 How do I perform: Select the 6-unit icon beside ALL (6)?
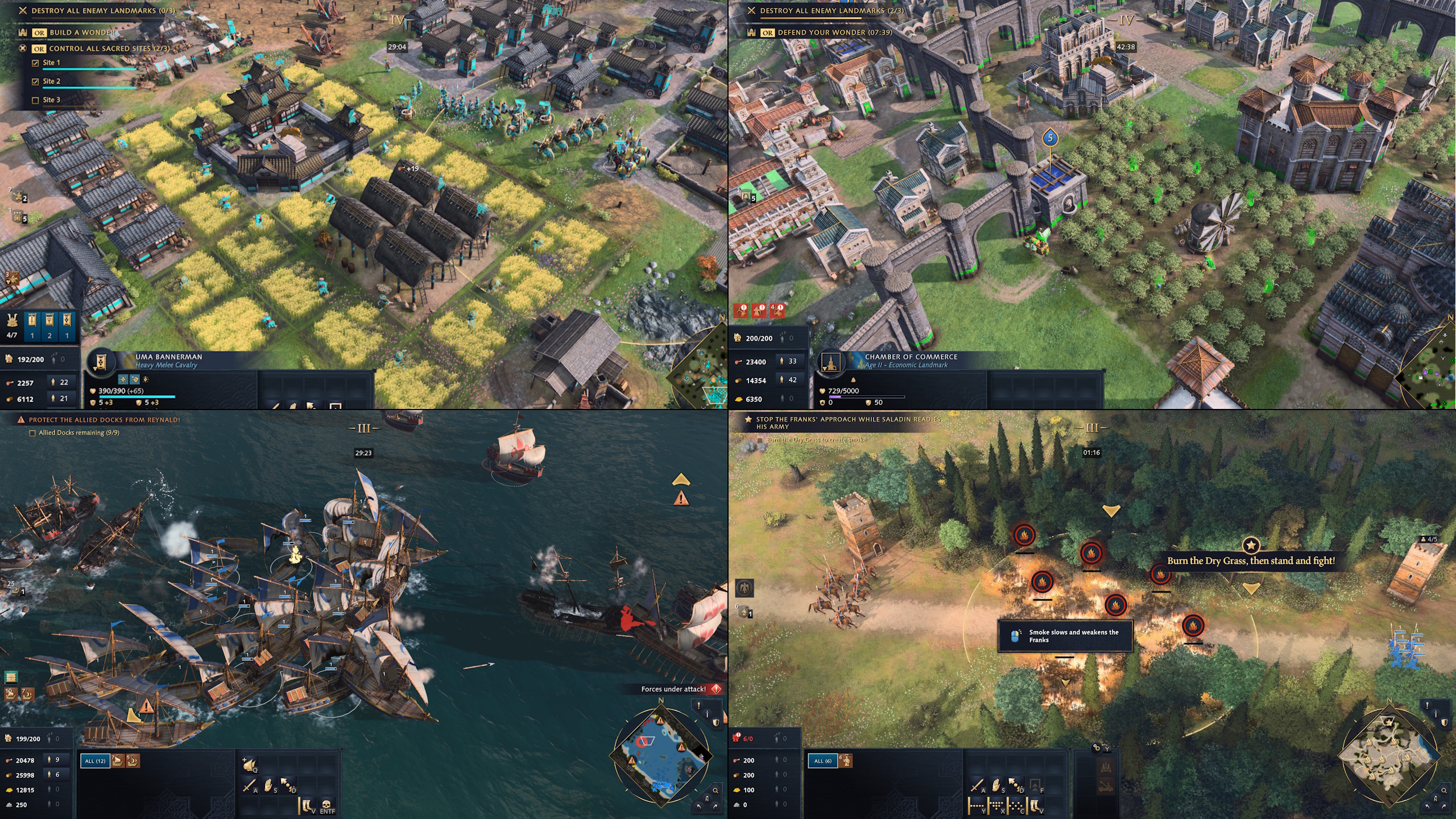pyautogui.click(x=845, y=761)
